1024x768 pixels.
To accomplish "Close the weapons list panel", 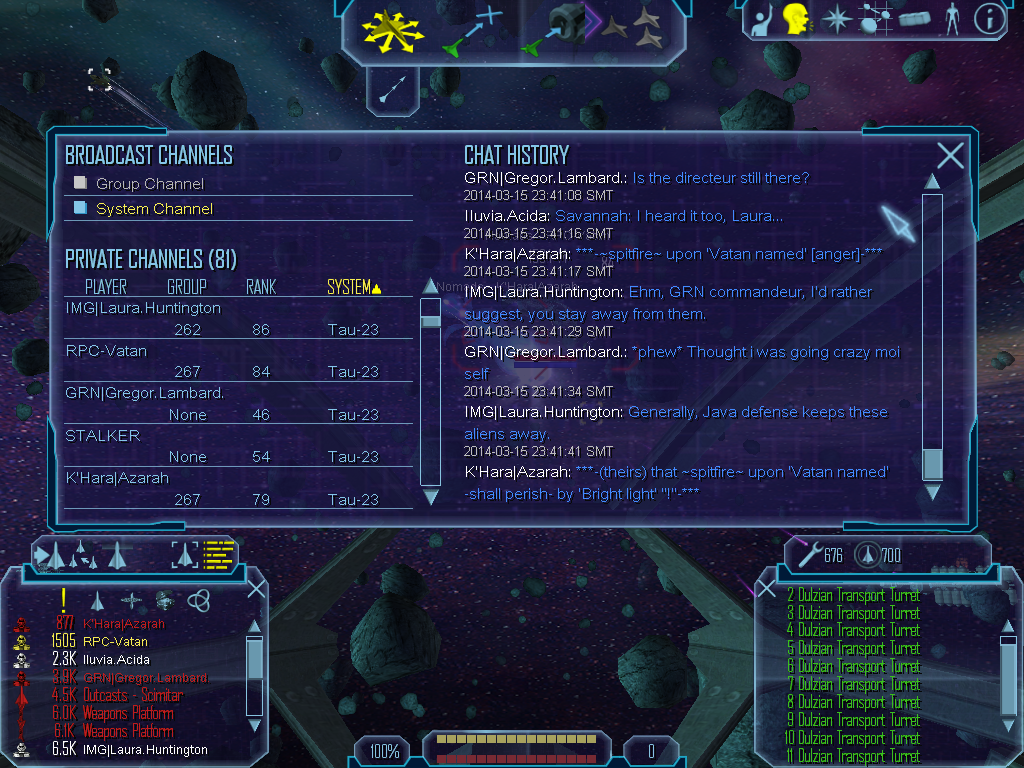I will (x=768, y=590).
